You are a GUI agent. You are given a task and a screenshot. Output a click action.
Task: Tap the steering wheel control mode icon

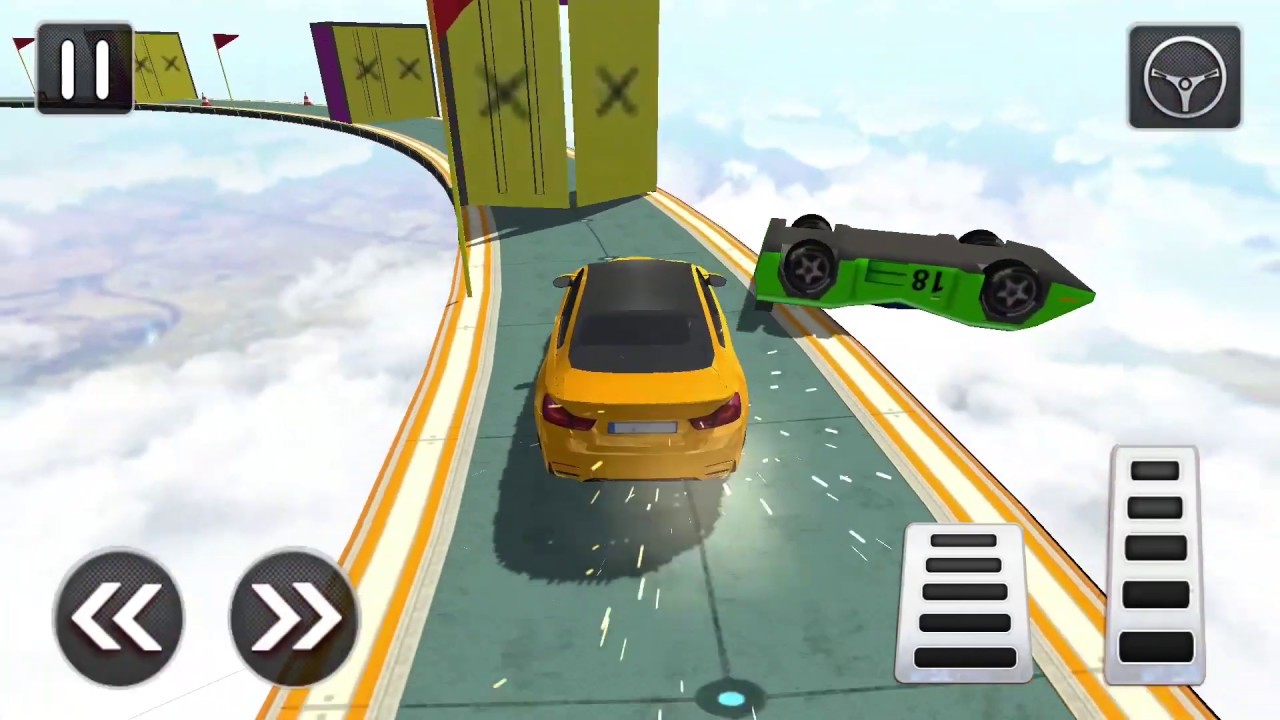point(1184,78)
